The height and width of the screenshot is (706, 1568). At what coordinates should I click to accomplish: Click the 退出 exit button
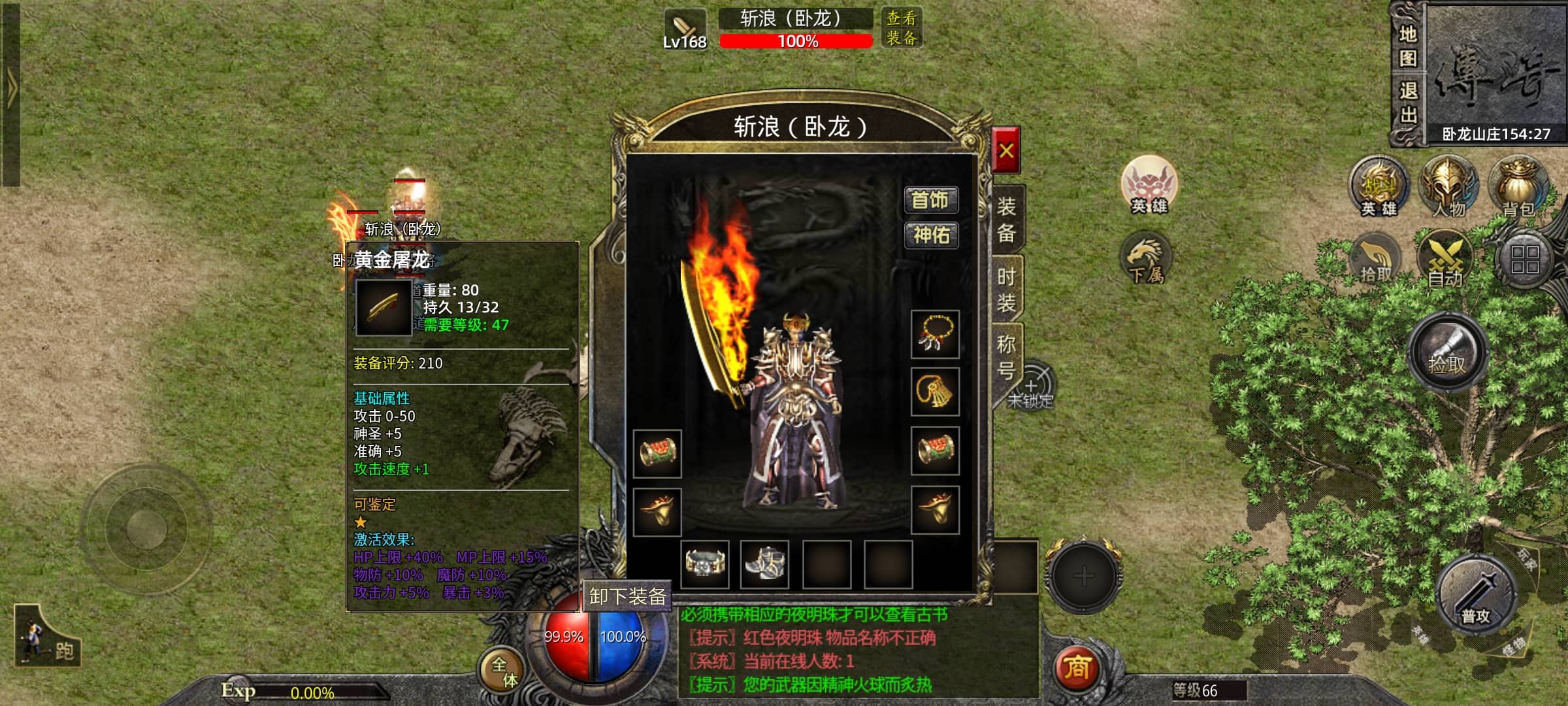(x=1408, y=103)
